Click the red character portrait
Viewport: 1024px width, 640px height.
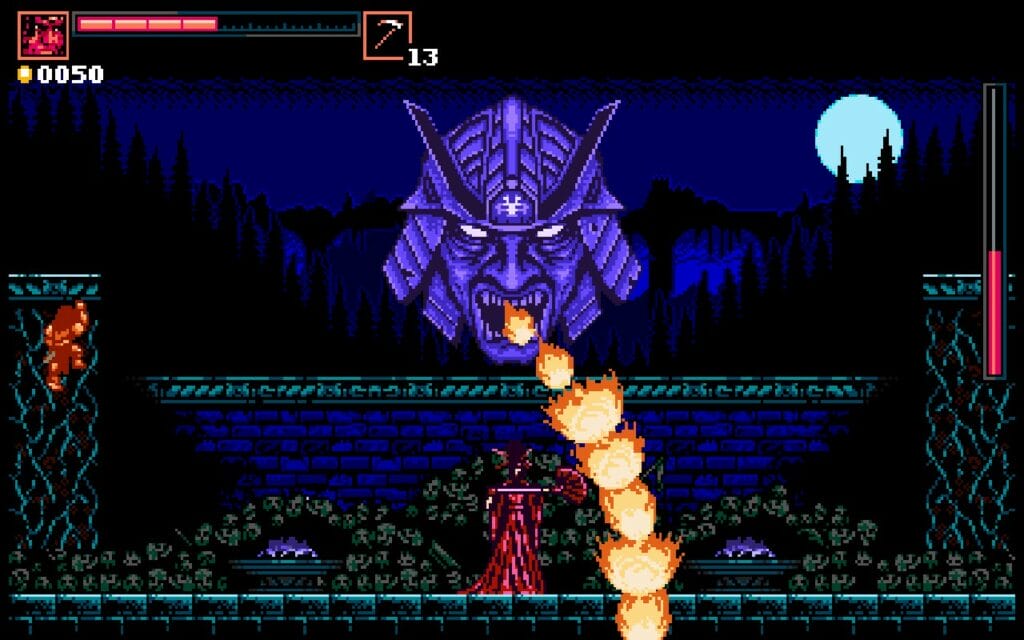(43, 36)
